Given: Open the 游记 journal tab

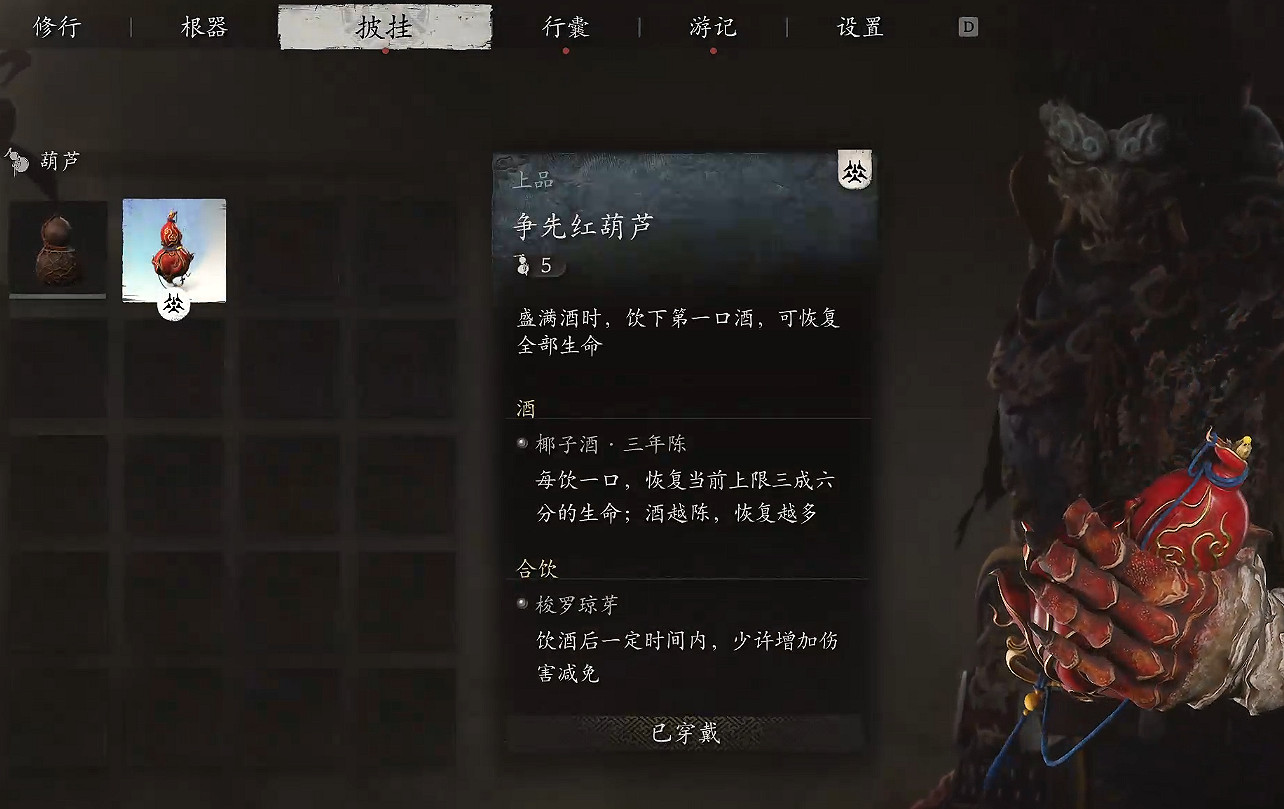Looking at the screenshot, I should 712,27.
